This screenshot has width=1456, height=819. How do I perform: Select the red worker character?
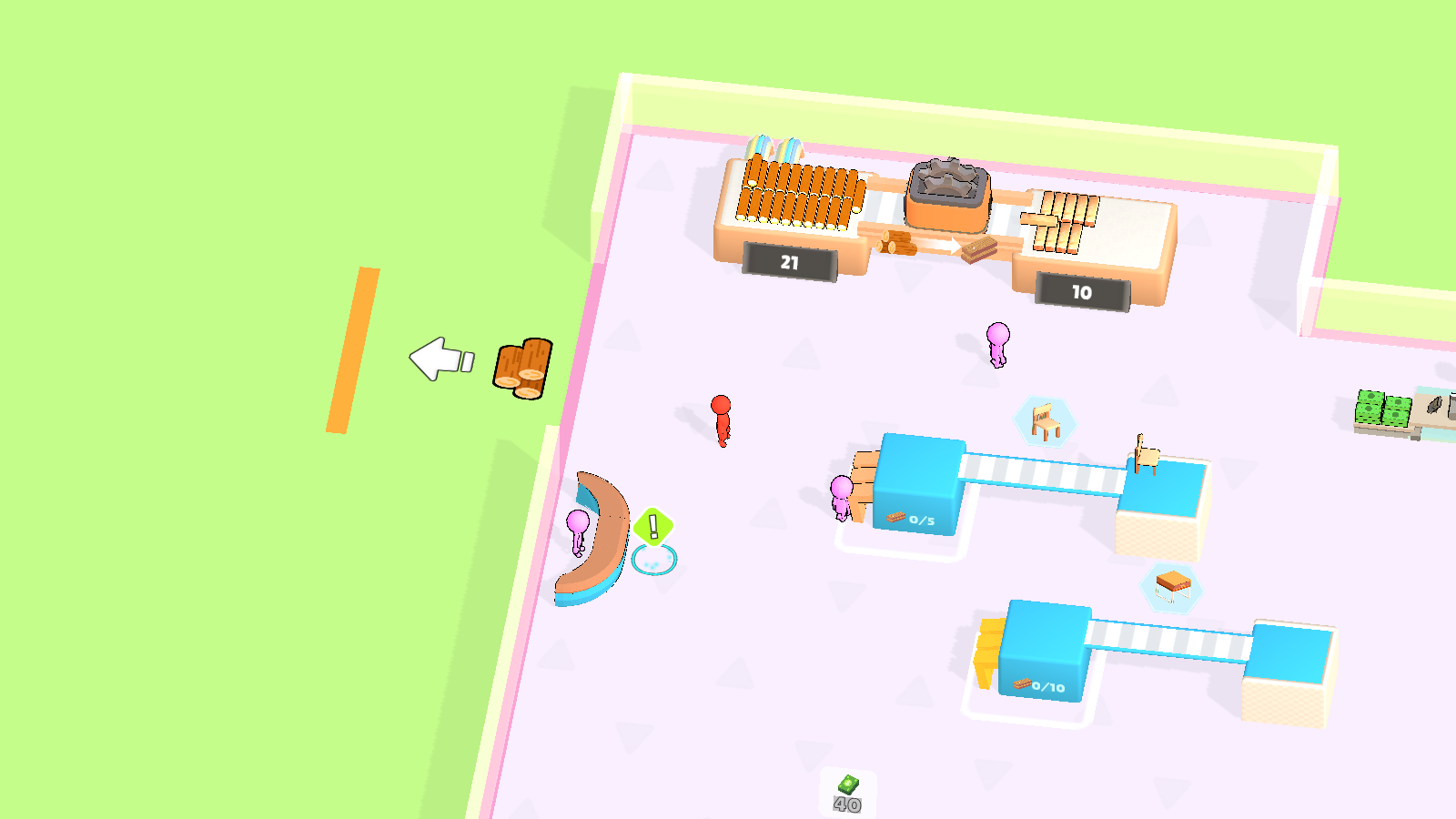coord(722,419)
